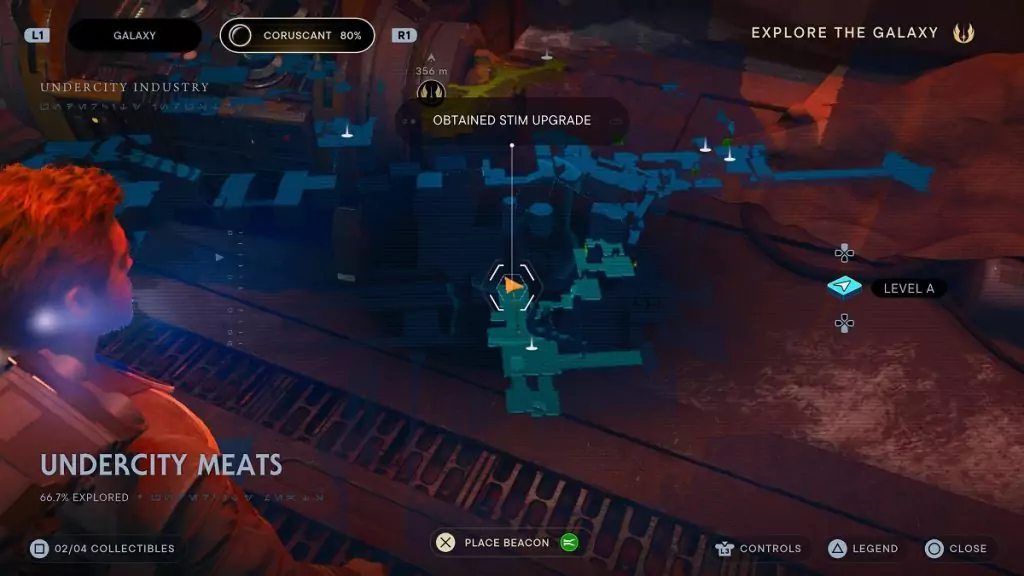
Task: Select the Level A floor icon
Action: click(845, 288)
